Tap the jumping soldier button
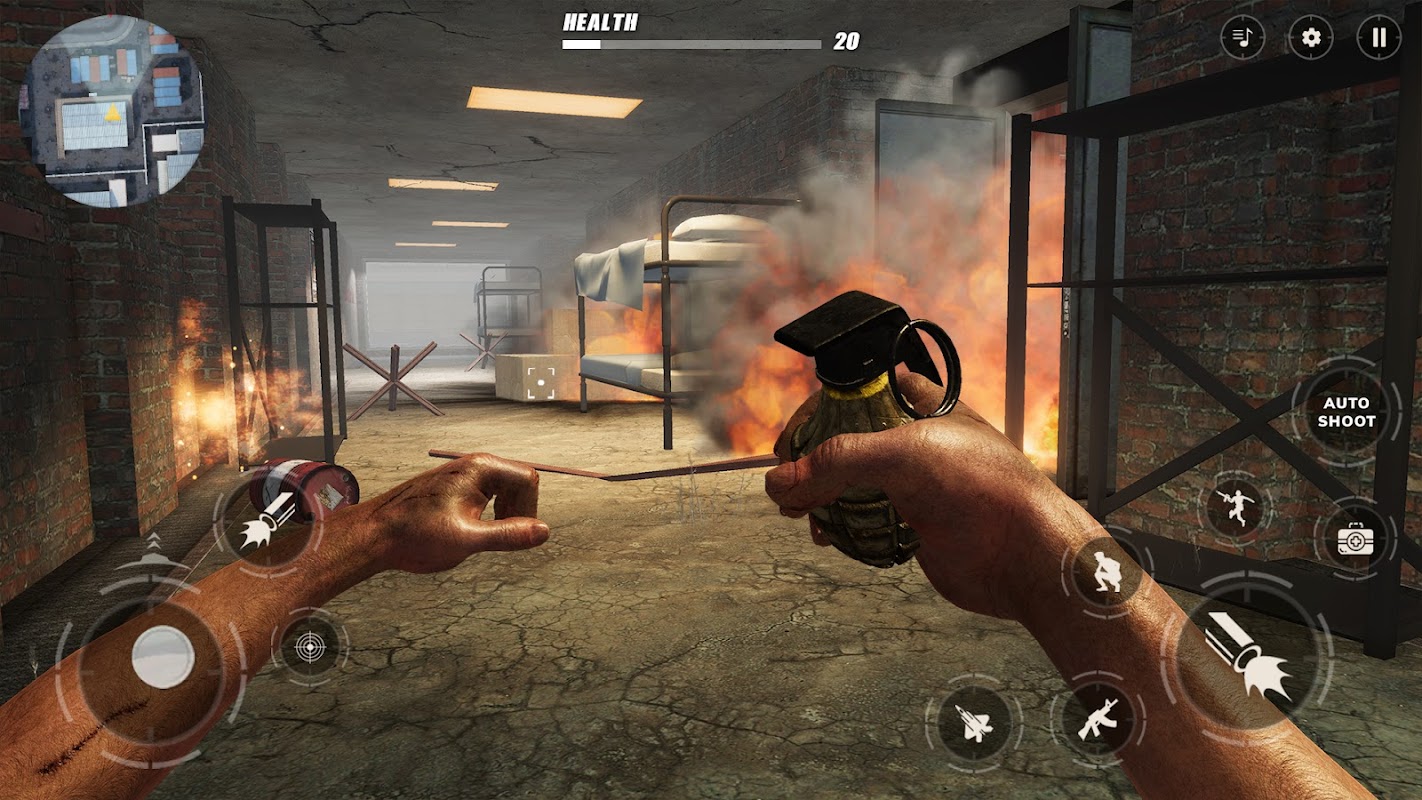Image resolution: width=1422 pixels, height=800 pixels. 1235,508
